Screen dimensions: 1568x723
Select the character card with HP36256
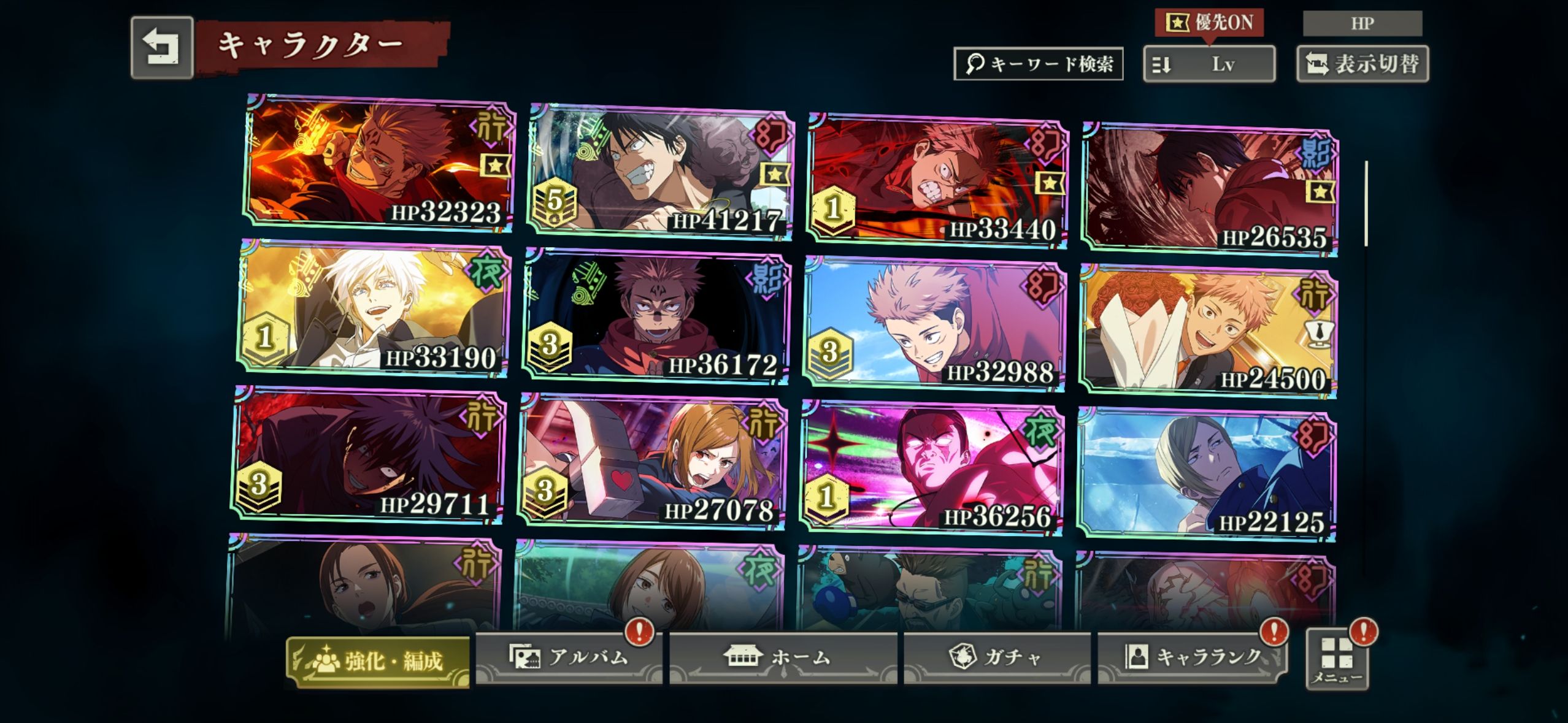point(931,469)
